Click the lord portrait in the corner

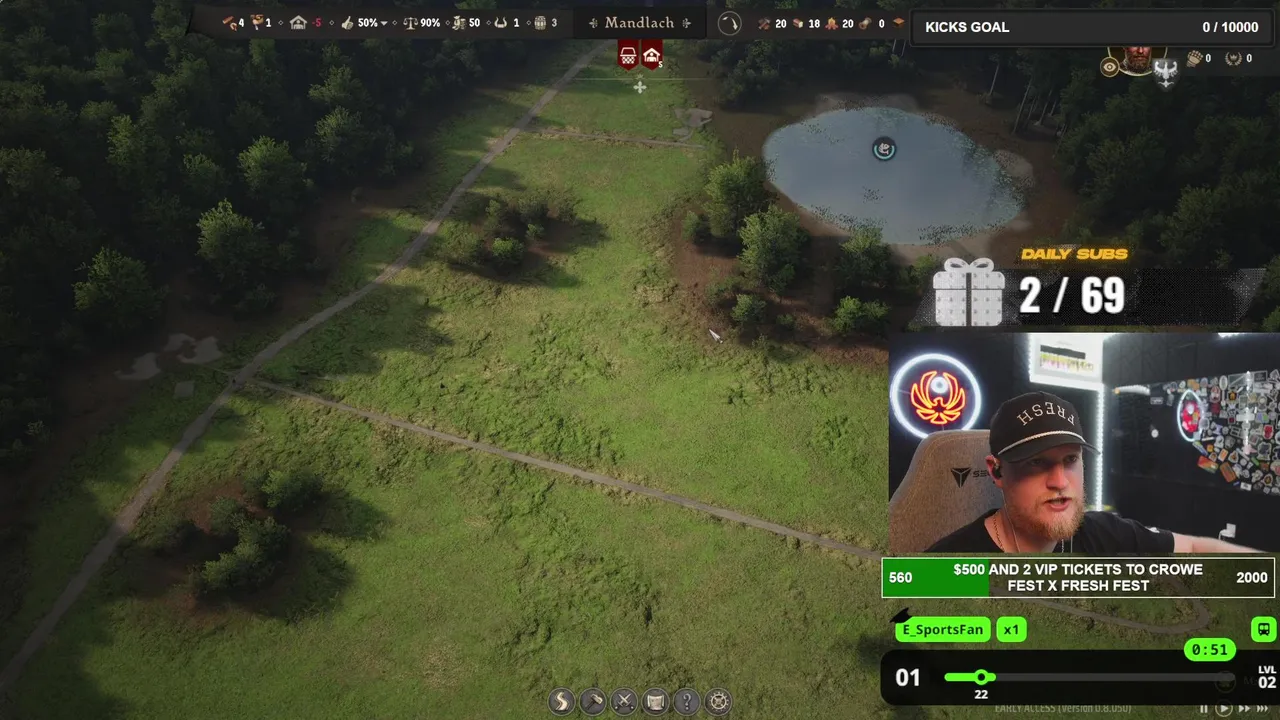pos(1137,60)
